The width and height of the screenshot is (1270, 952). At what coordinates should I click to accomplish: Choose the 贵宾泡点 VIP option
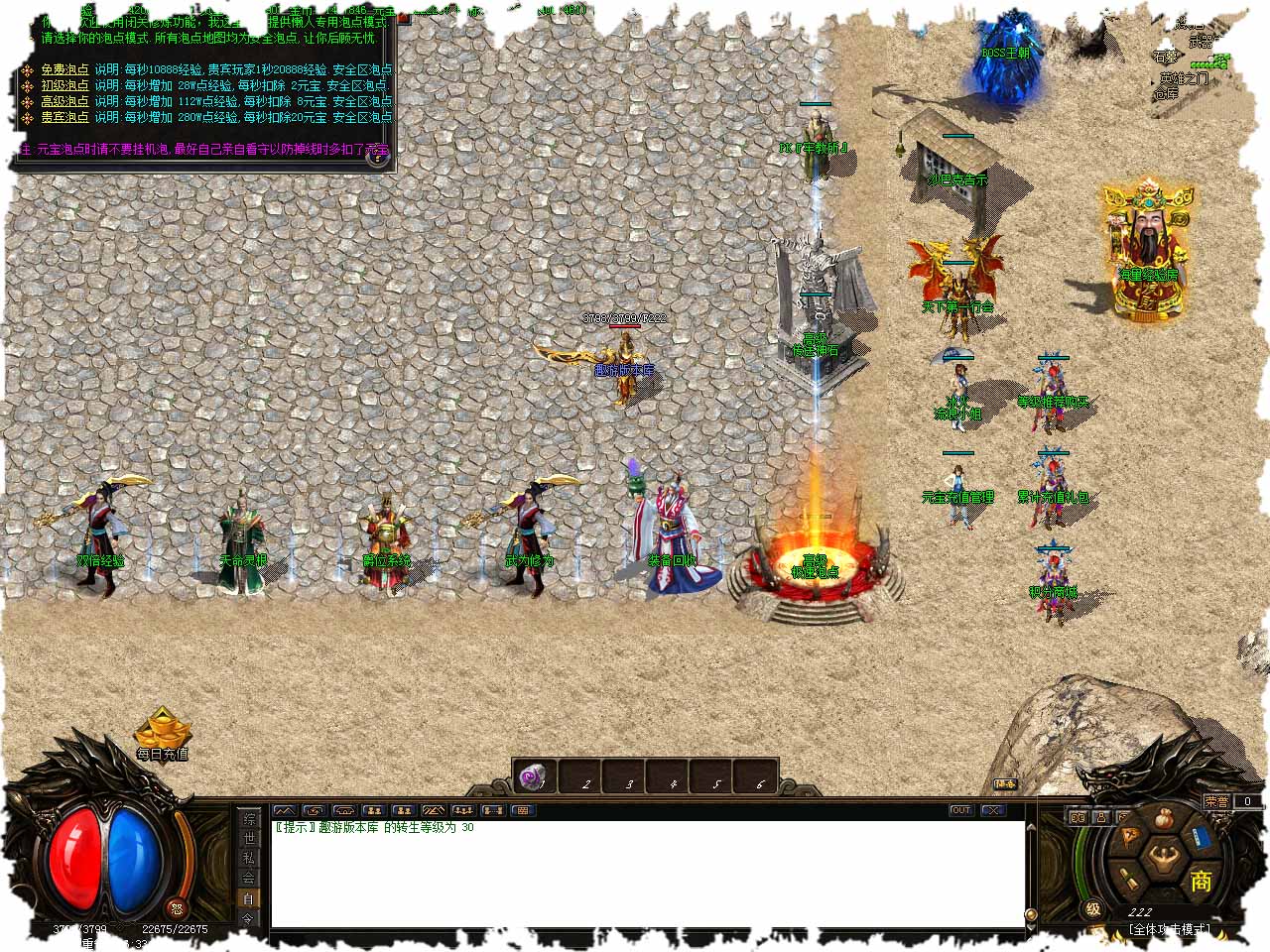click(64, 118)
